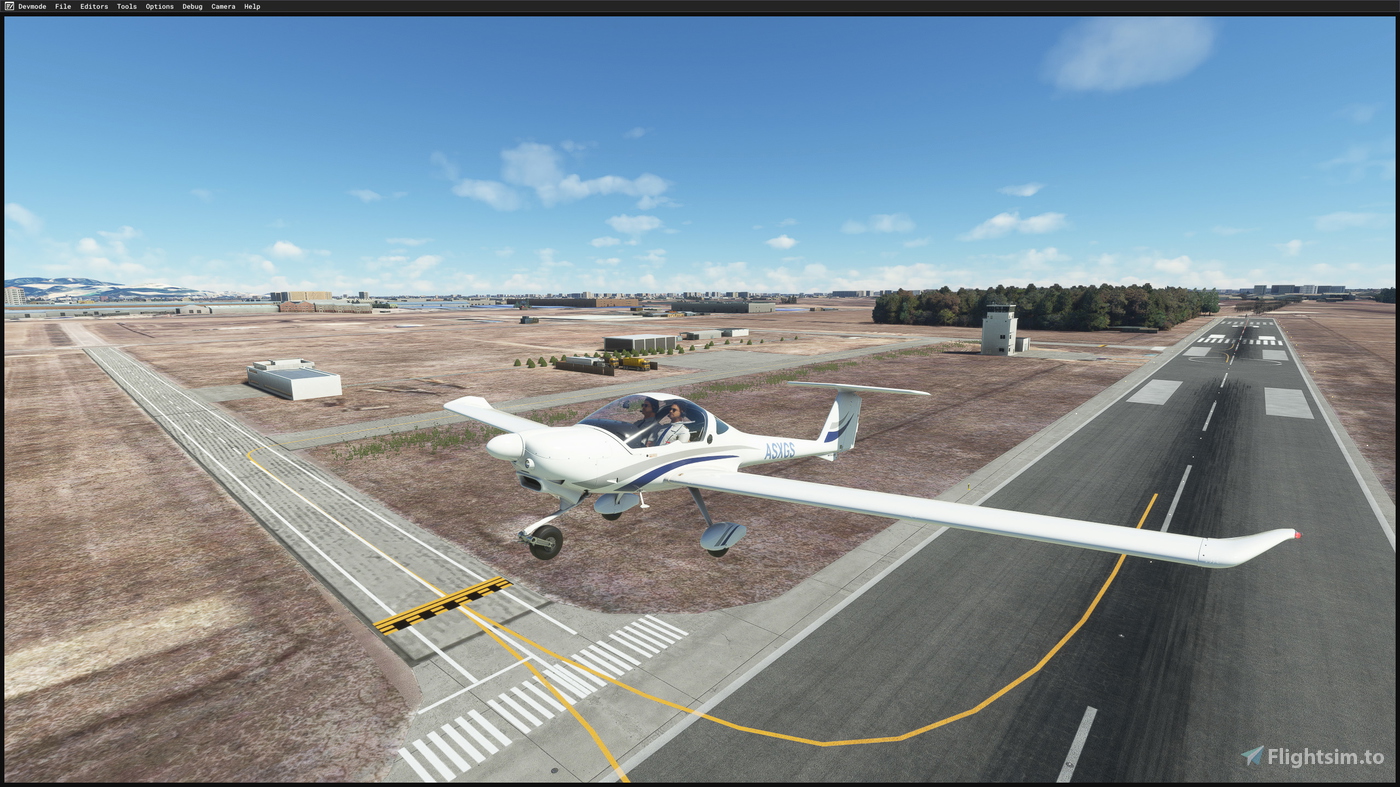Open the Help menu
Screen dimensions: 1400x787
click(x=250, y=6)
